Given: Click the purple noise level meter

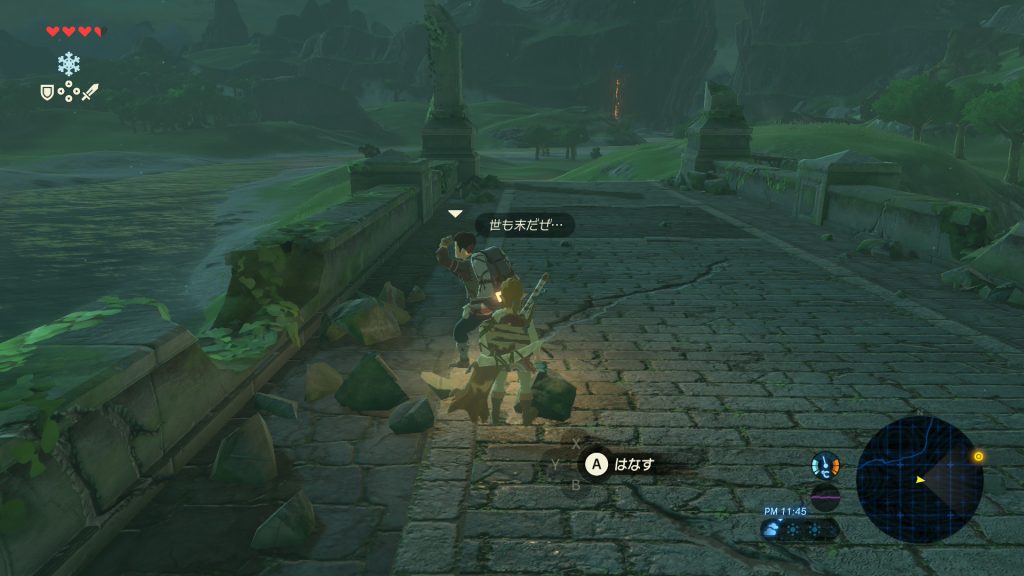Looking at the screenshot, I should click(825, 497).
